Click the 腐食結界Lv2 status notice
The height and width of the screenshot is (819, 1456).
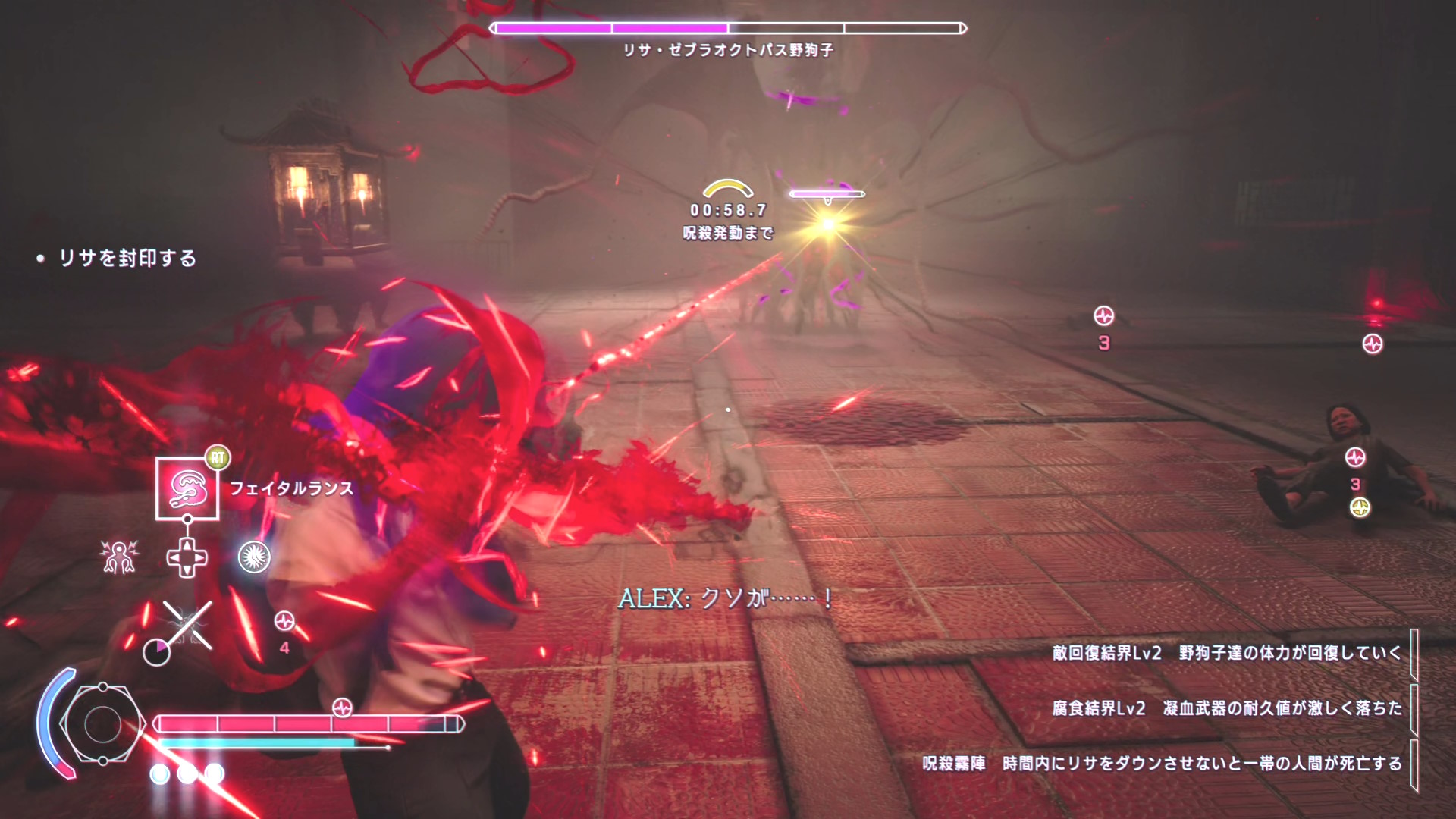tap(1226, 708)
